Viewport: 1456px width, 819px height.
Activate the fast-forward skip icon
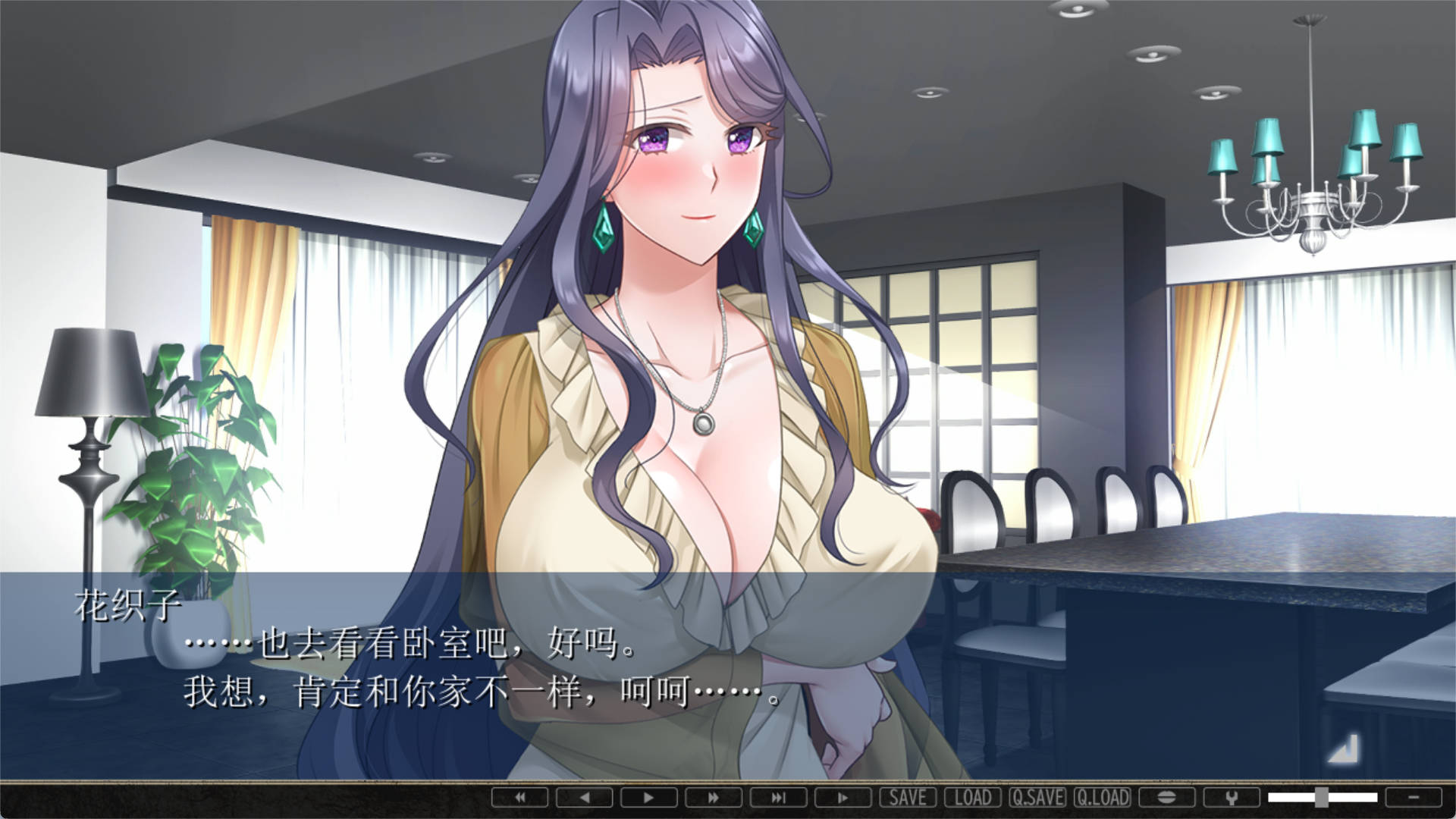click(713, 798)
